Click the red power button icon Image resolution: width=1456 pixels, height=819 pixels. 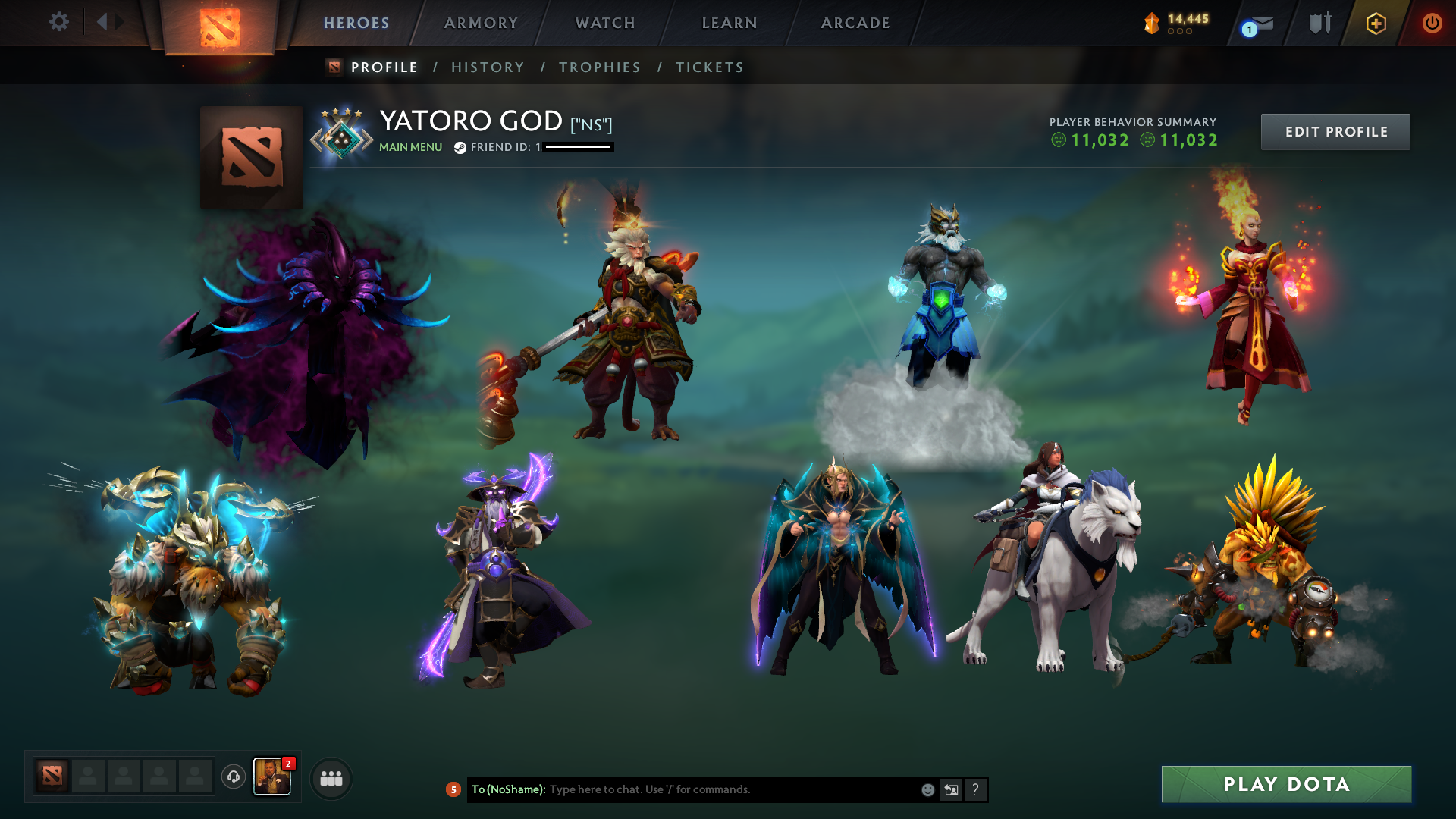pyautogui.click(x=1432, y=23)
